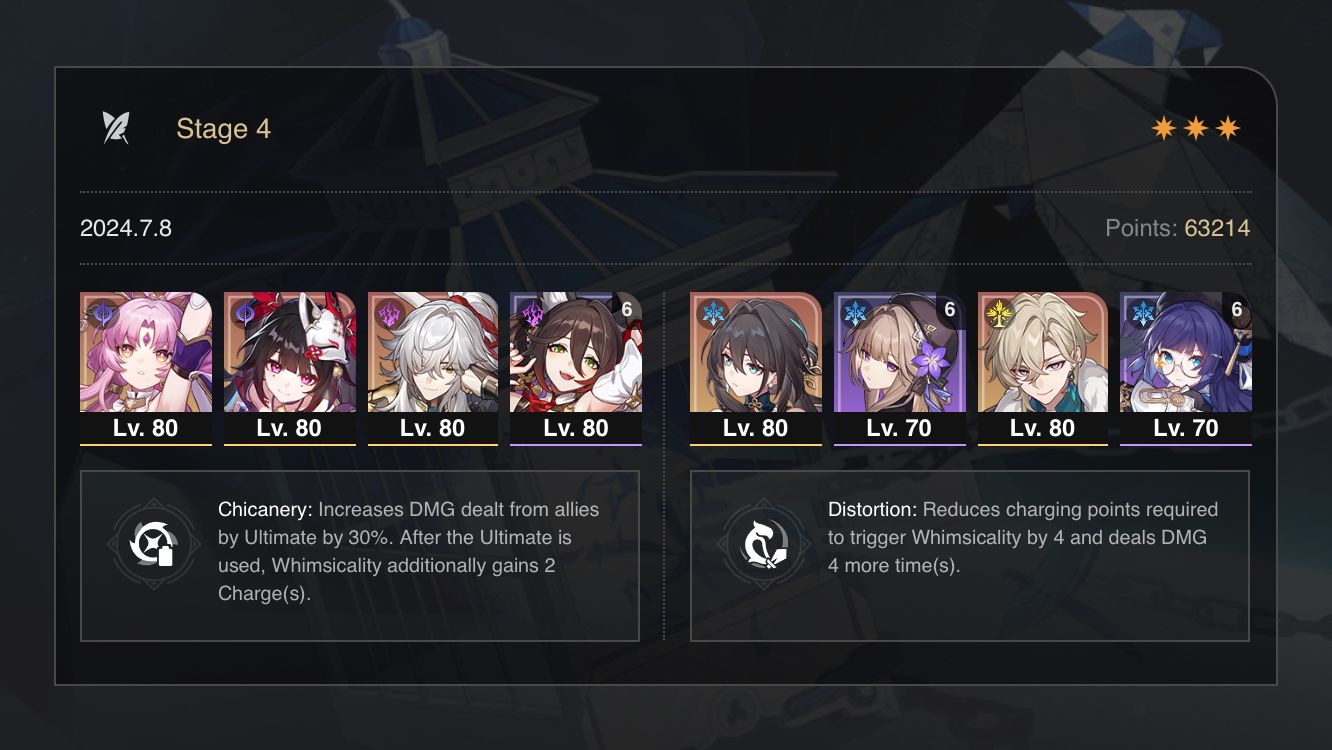Viewport: 1332px width, 750px height.
Task: Click the Points score 63214
Action: coord(1219,227)
